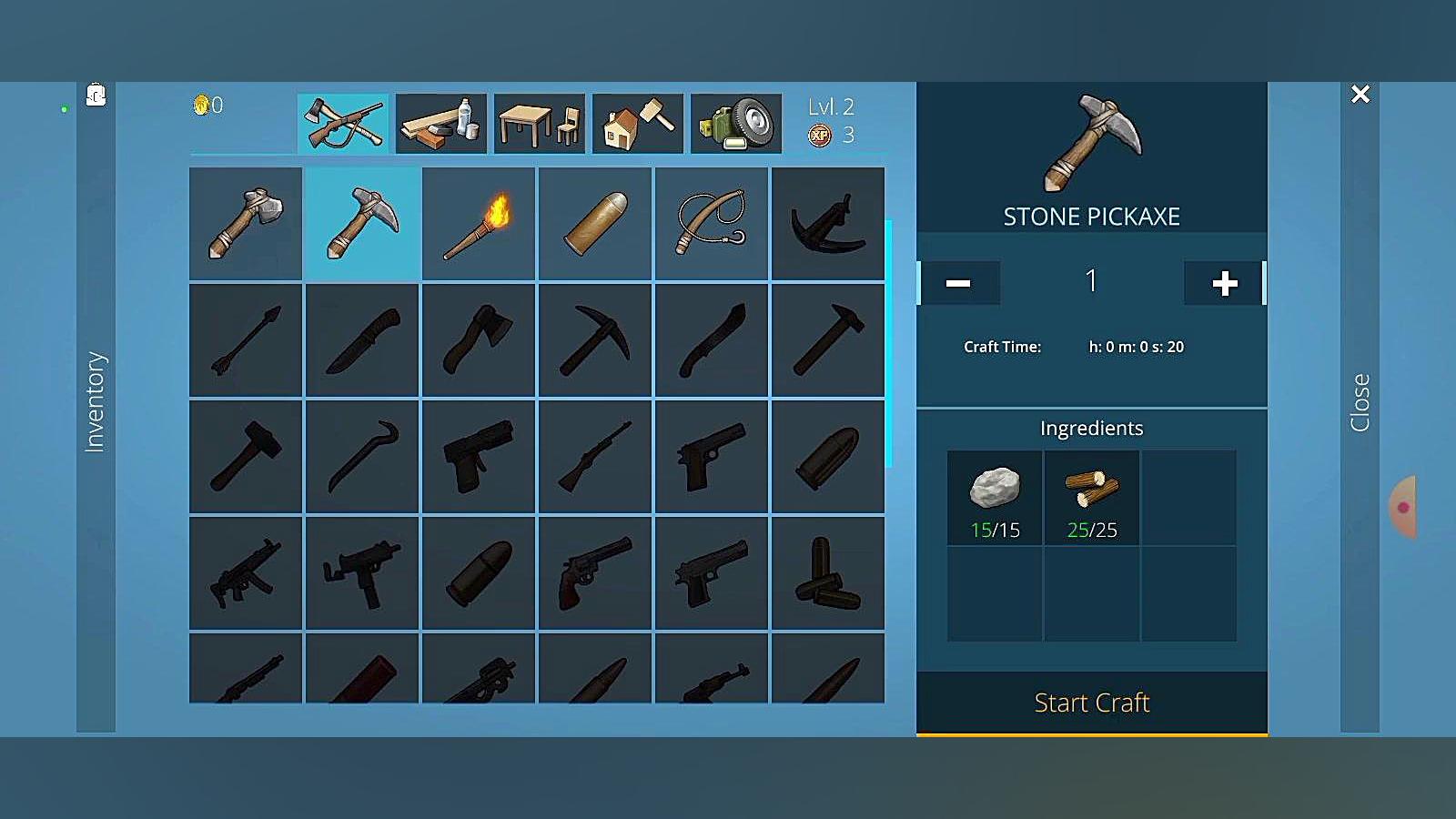The width and height of the screenshot is (1456, 819).
Task: Choose the tire and jerrycan vehicle tab
Action: click(736, 123)
